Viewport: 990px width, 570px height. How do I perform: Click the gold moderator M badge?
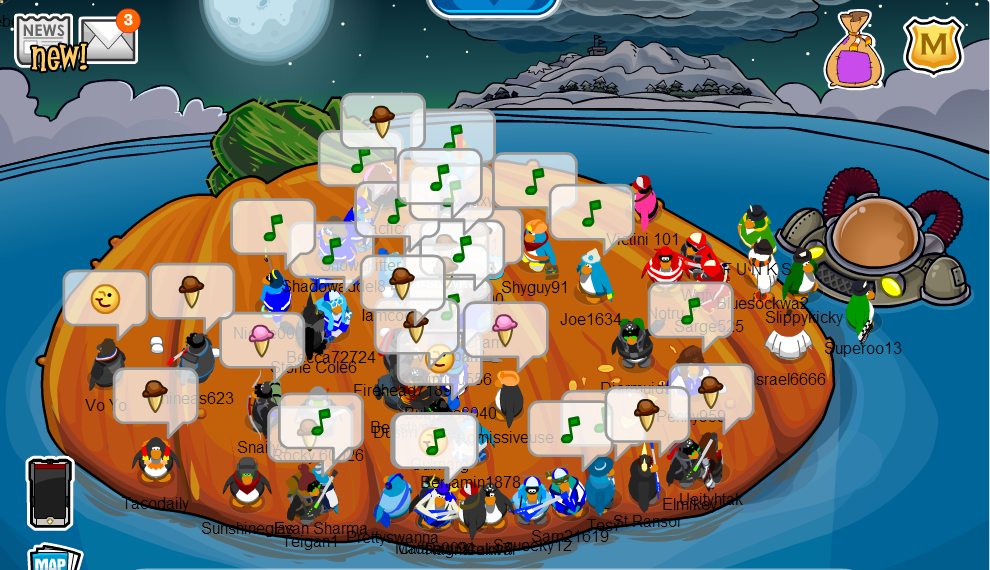coord(932,46)
